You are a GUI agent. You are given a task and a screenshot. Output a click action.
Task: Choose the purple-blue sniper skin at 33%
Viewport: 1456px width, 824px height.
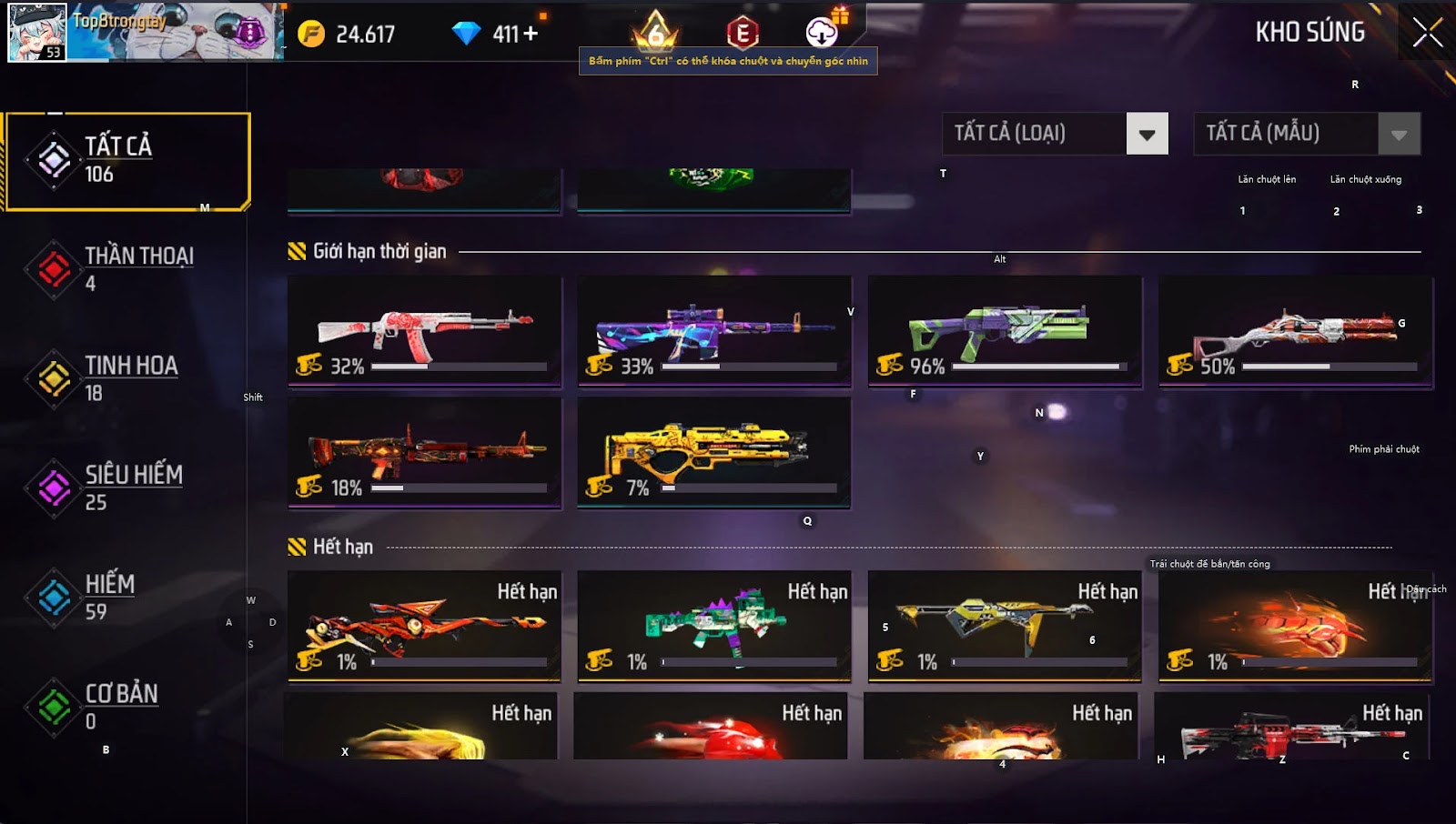(714, 331)
